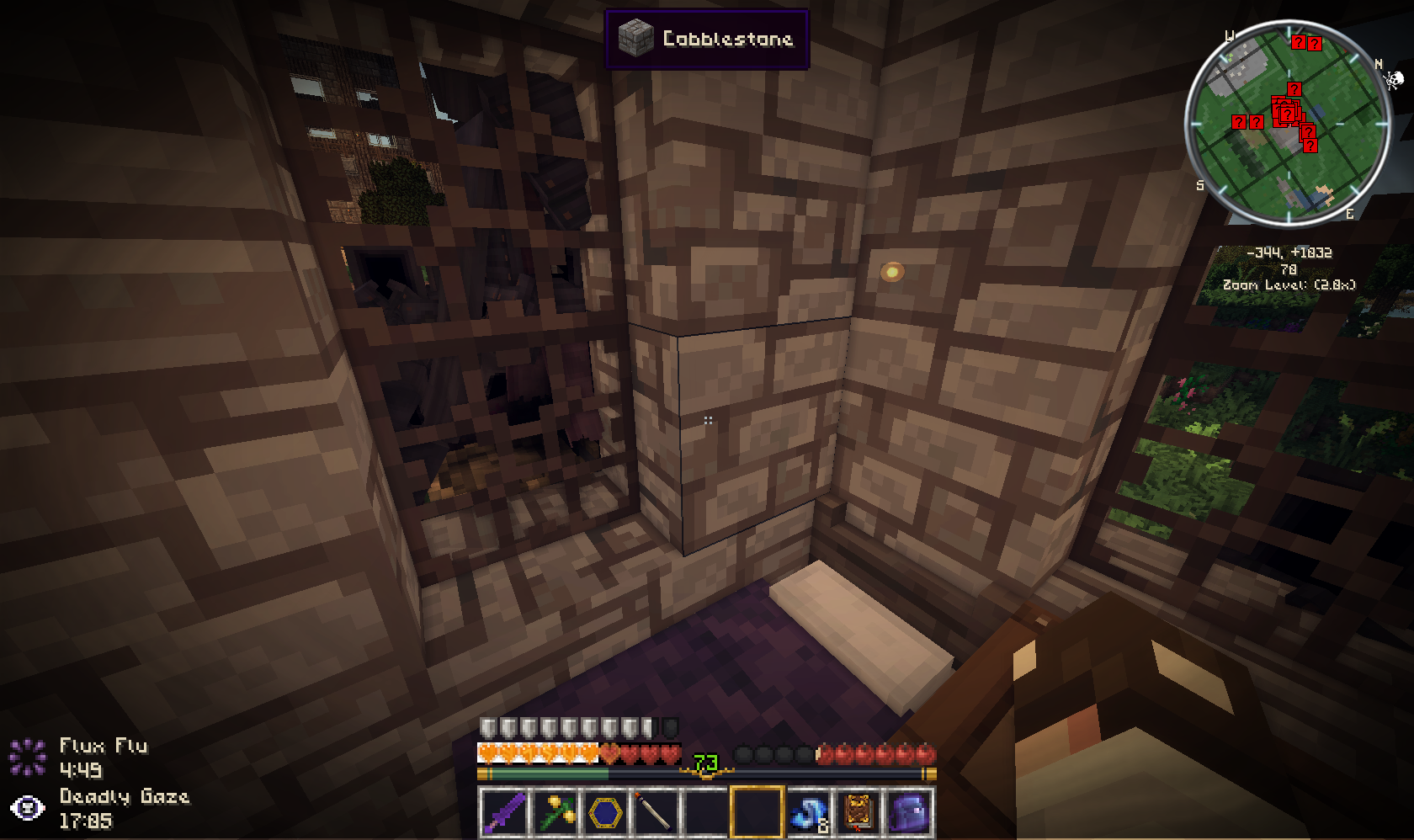Choose the blue hexagonal mirror slot

605,813
